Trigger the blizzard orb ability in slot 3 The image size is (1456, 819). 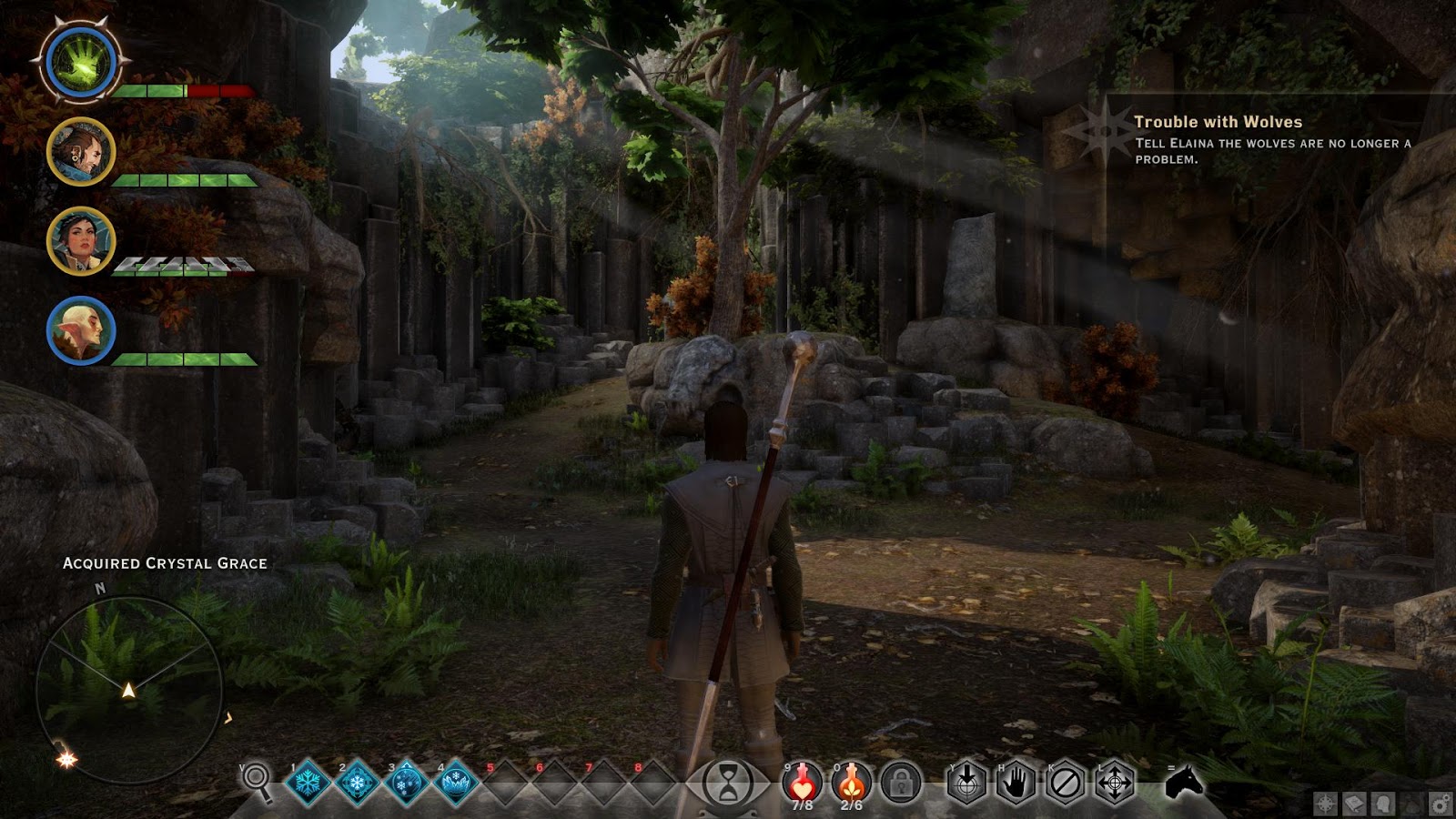(x=406, y=783)
